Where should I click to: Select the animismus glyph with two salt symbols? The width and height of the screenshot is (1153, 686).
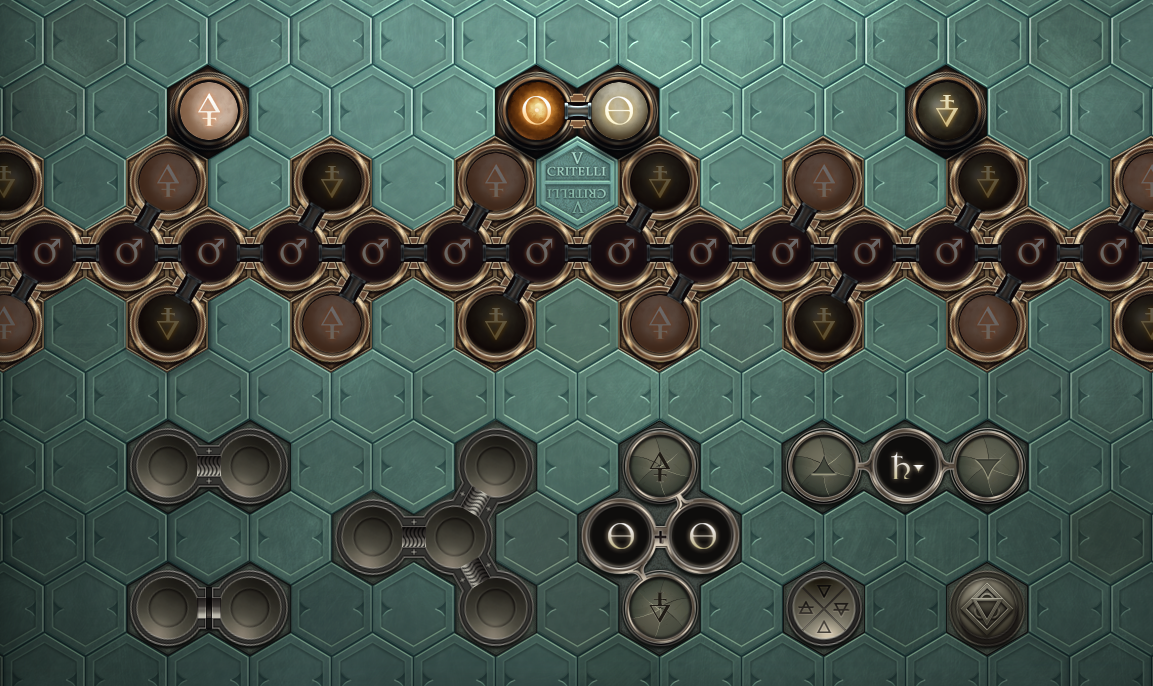tap(660, 537)
